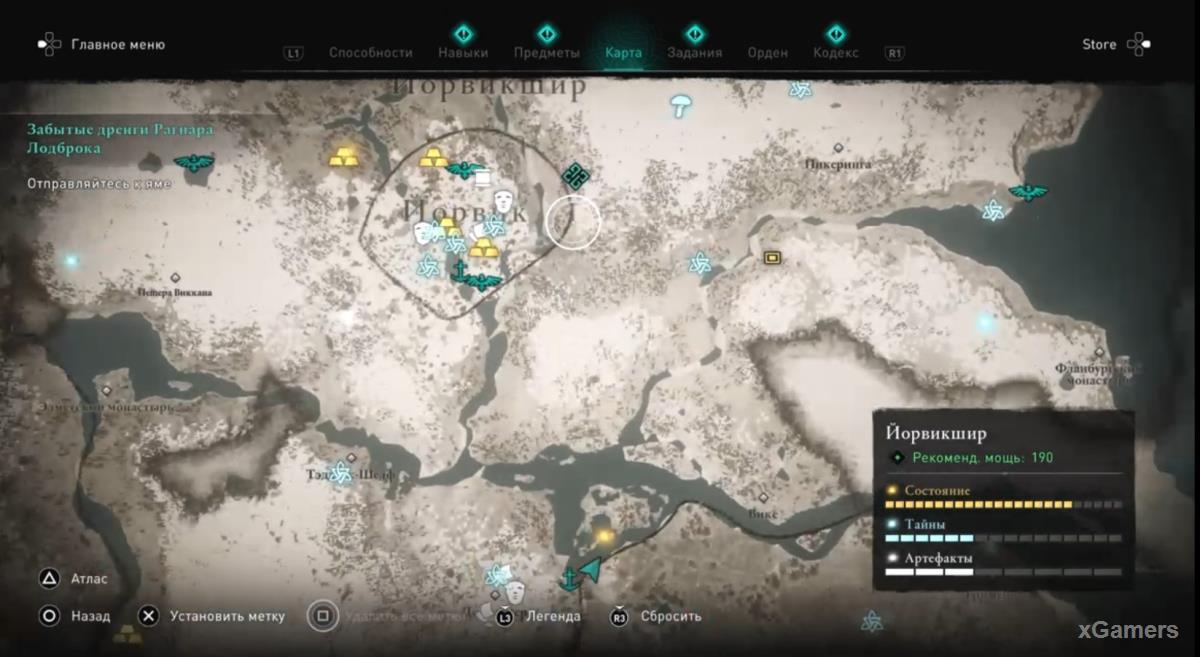Switch to the Орден tab
The height and width of the screenshot is (657, 1200).
pos(768,53)
